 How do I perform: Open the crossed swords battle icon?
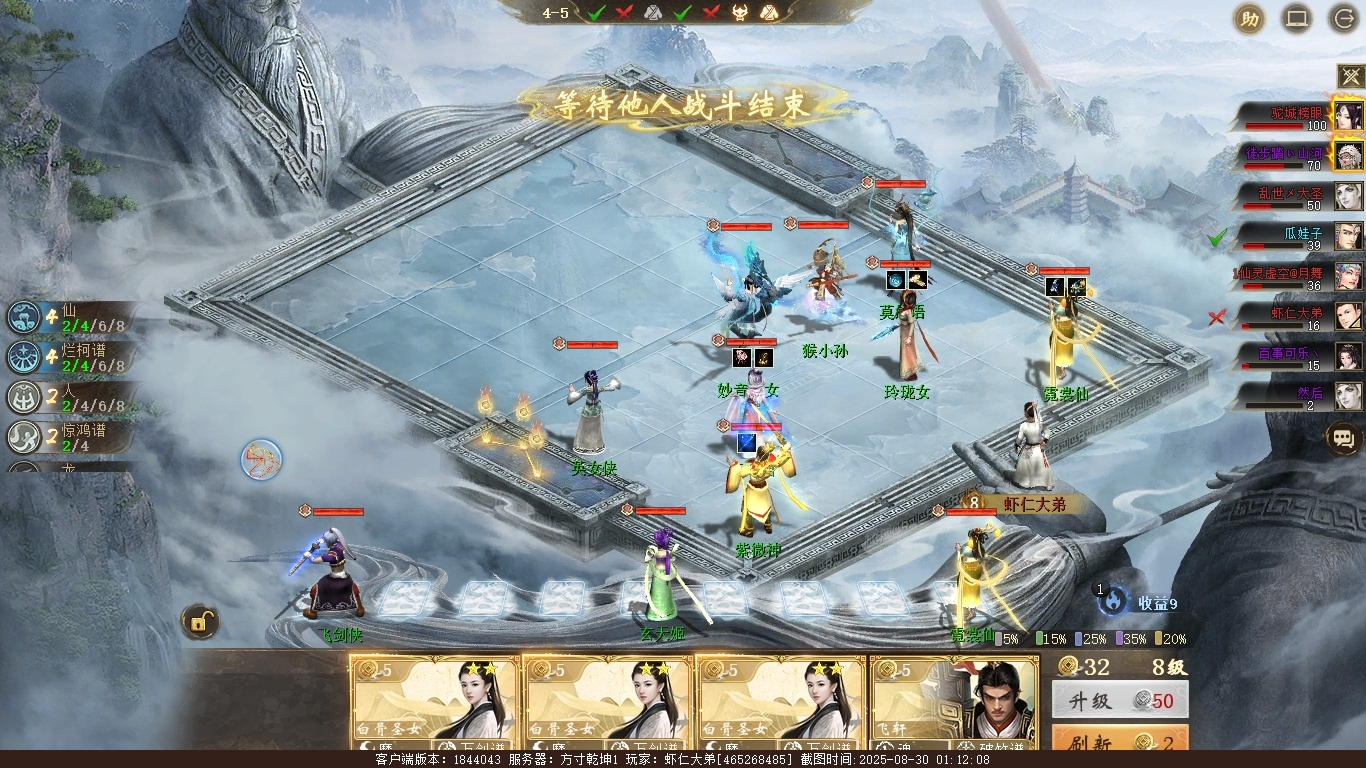click(1351, 76)
